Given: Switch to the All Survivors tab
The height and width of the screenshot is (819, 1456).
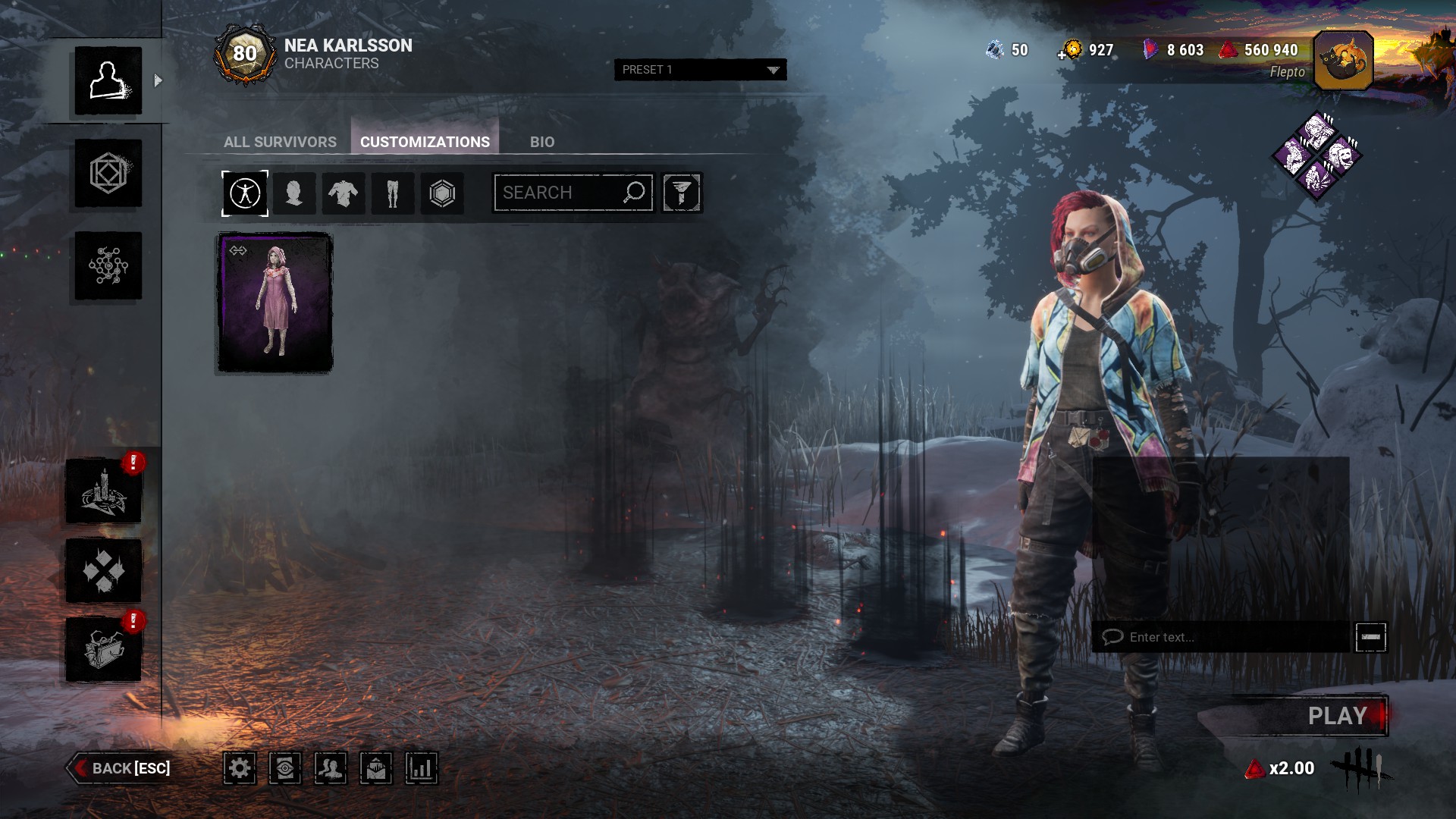Looking at the screenshot, I should point(280,142).
